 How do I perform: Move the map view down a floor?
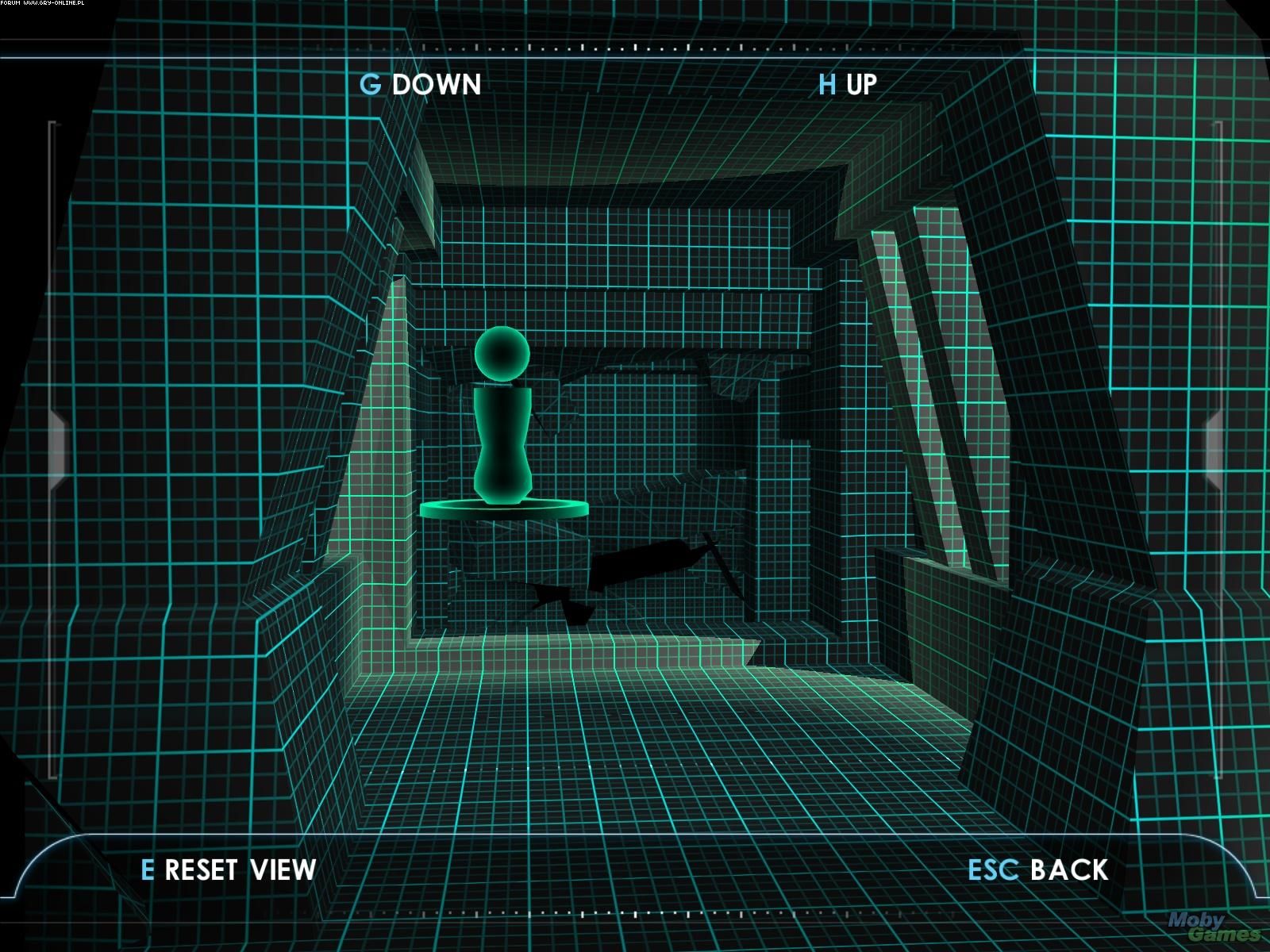[x=421, y=84]
